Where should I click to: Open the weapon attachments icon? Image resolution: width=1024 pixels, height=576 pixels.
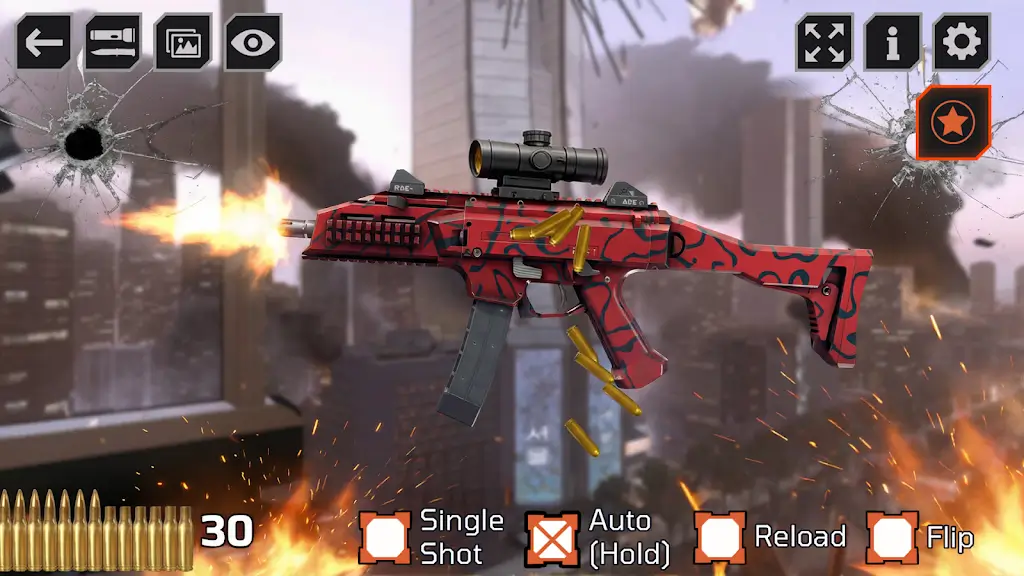pyautogui.click(x=112, y=42)
